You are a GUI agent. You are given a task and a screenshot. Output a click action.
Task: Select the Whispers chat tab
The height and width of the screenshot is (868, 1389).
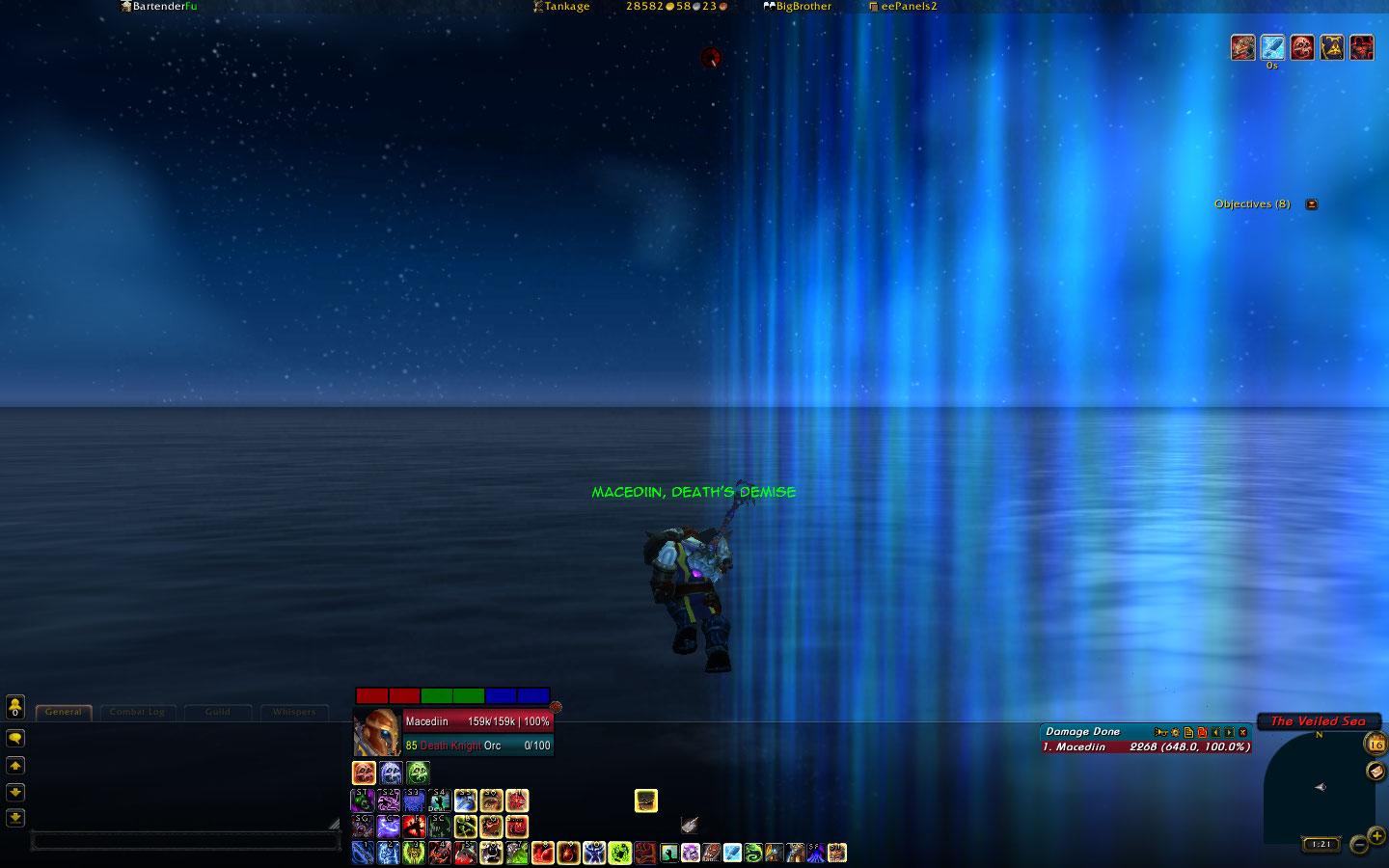tap(294, 713)
